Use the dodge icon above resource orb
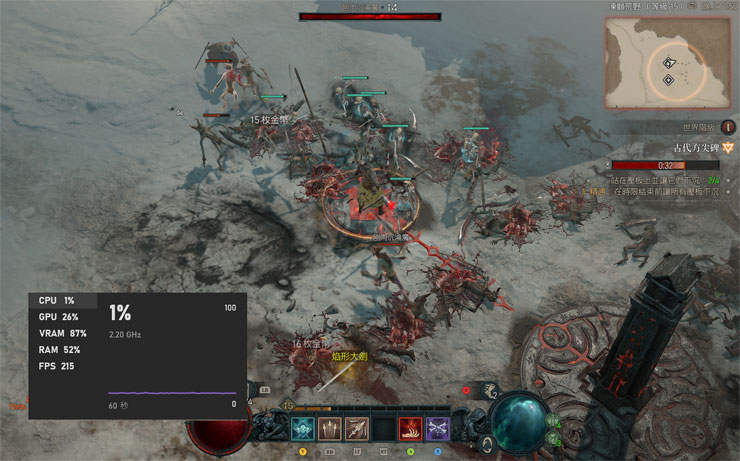This screenshot has width=740, height=461. point(490,391)
